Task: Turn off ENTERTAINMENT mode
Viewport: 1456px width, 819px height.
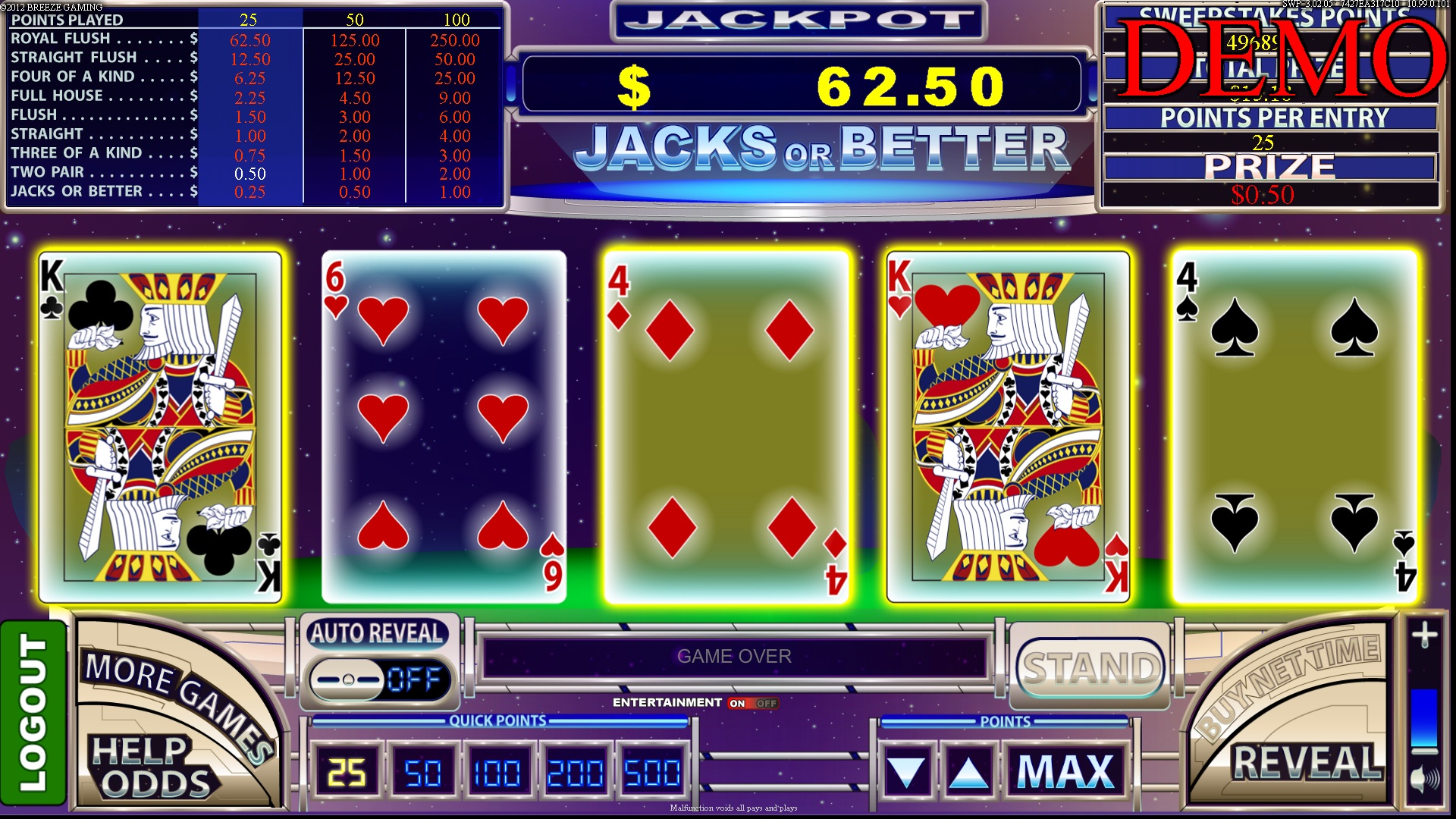Action: pos(764,703)
